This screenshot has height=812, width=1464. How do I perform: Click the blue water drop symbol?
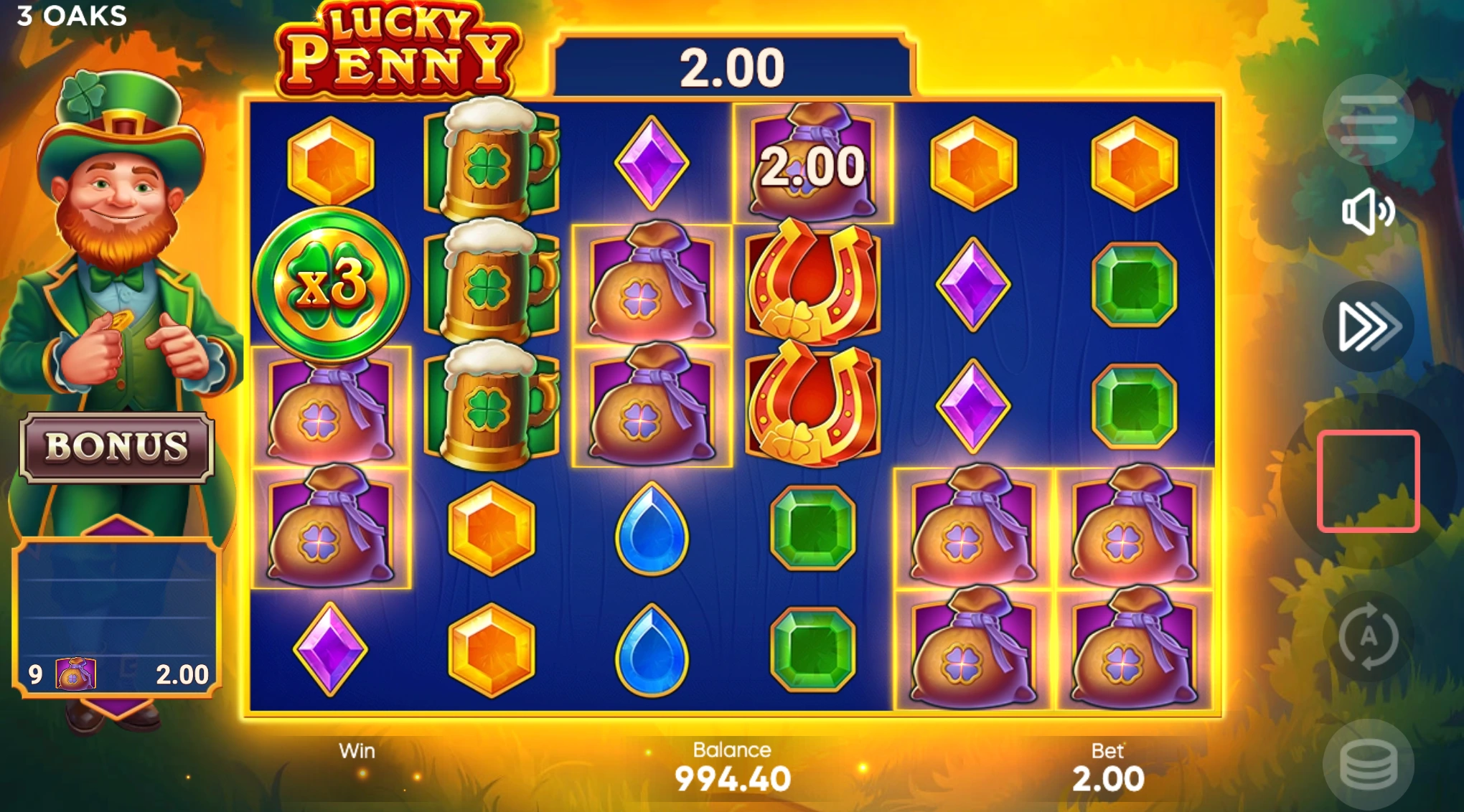point(652,527)
